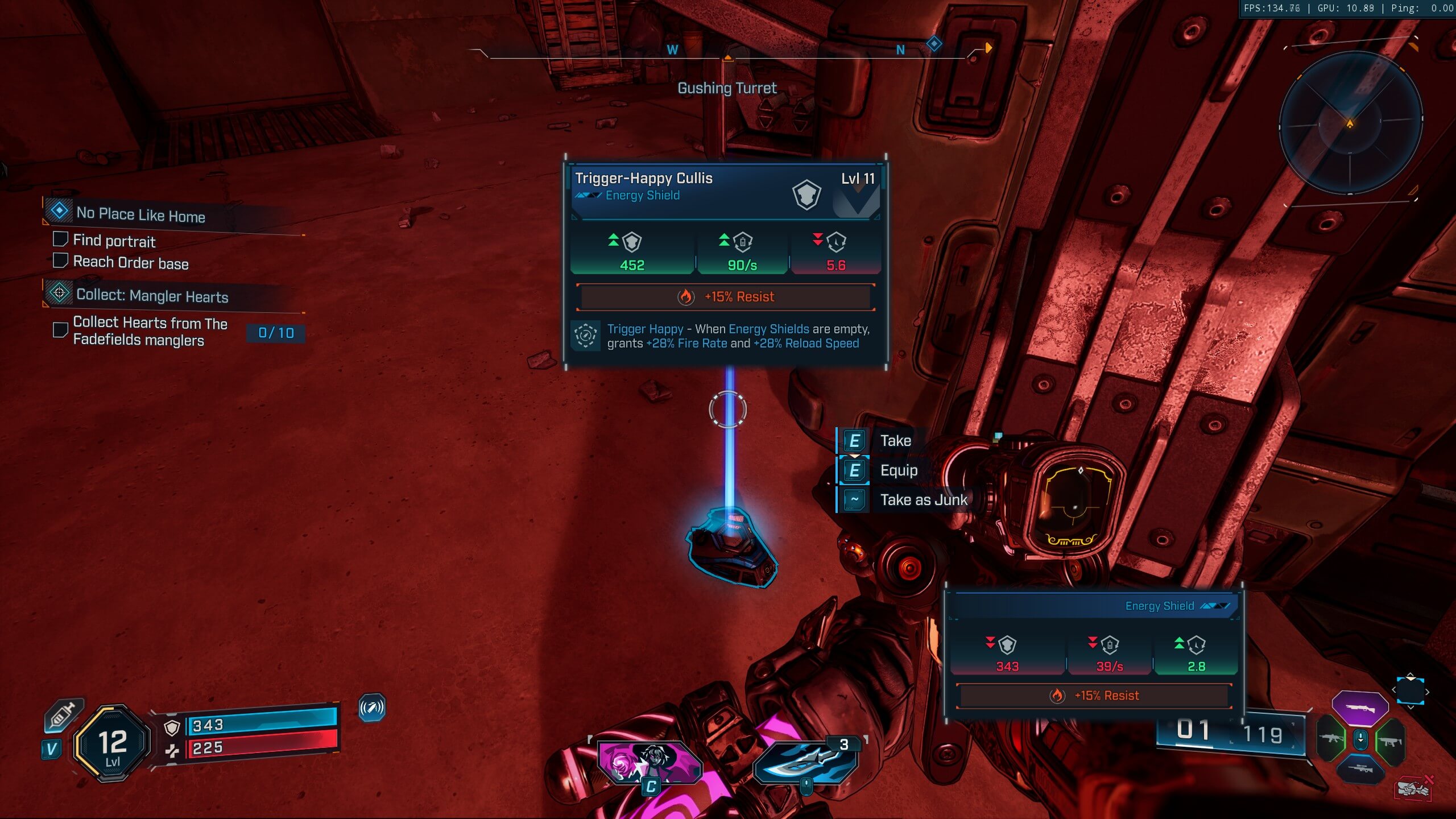Switch to the purple shotgun slot
Screen dimensions: 1456x819
pos(1360,708)
